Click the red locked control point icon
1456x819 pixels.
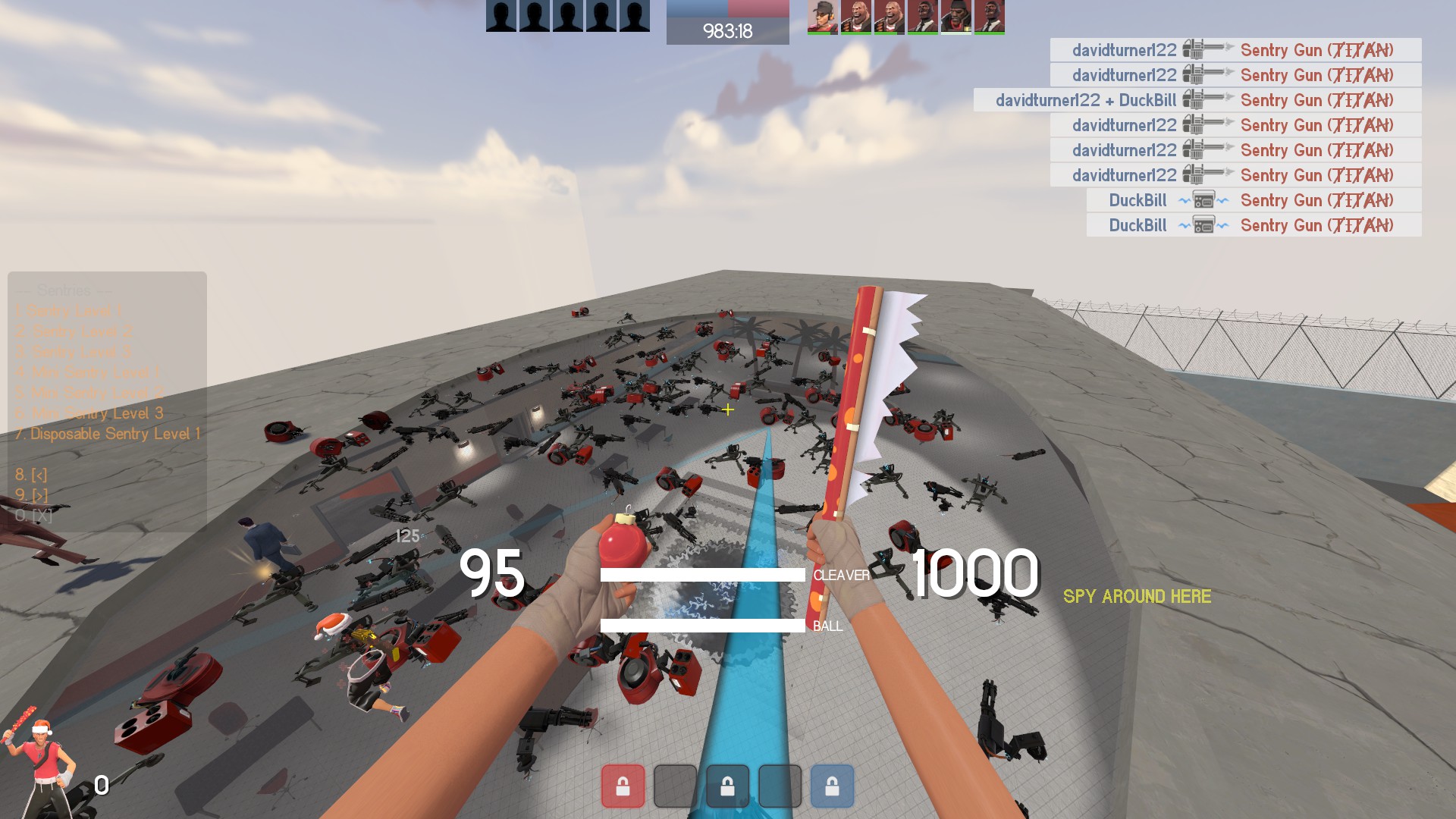click(x=623, y=786)
